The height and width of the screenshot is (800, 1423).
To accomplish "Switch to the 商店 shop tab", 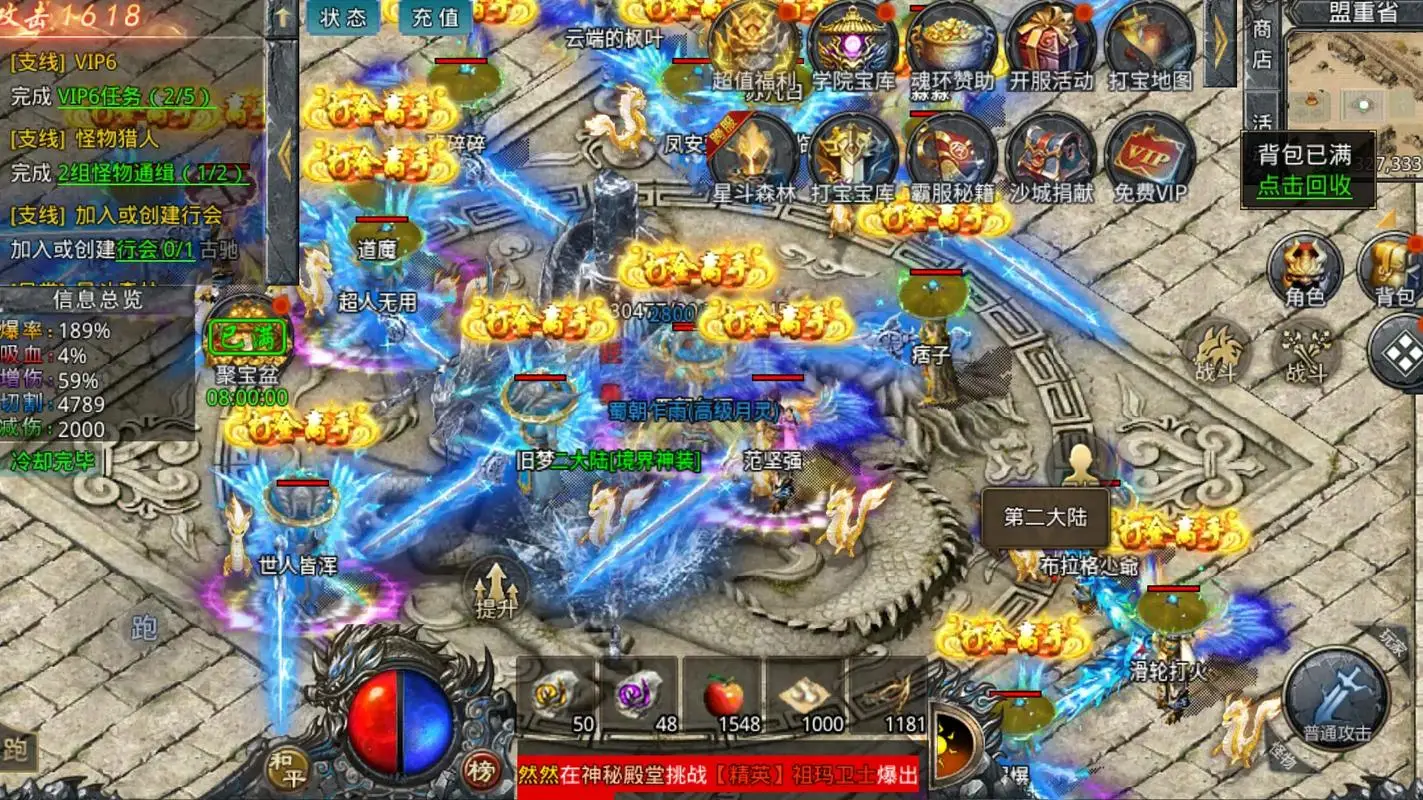I will click(1262, 44).
